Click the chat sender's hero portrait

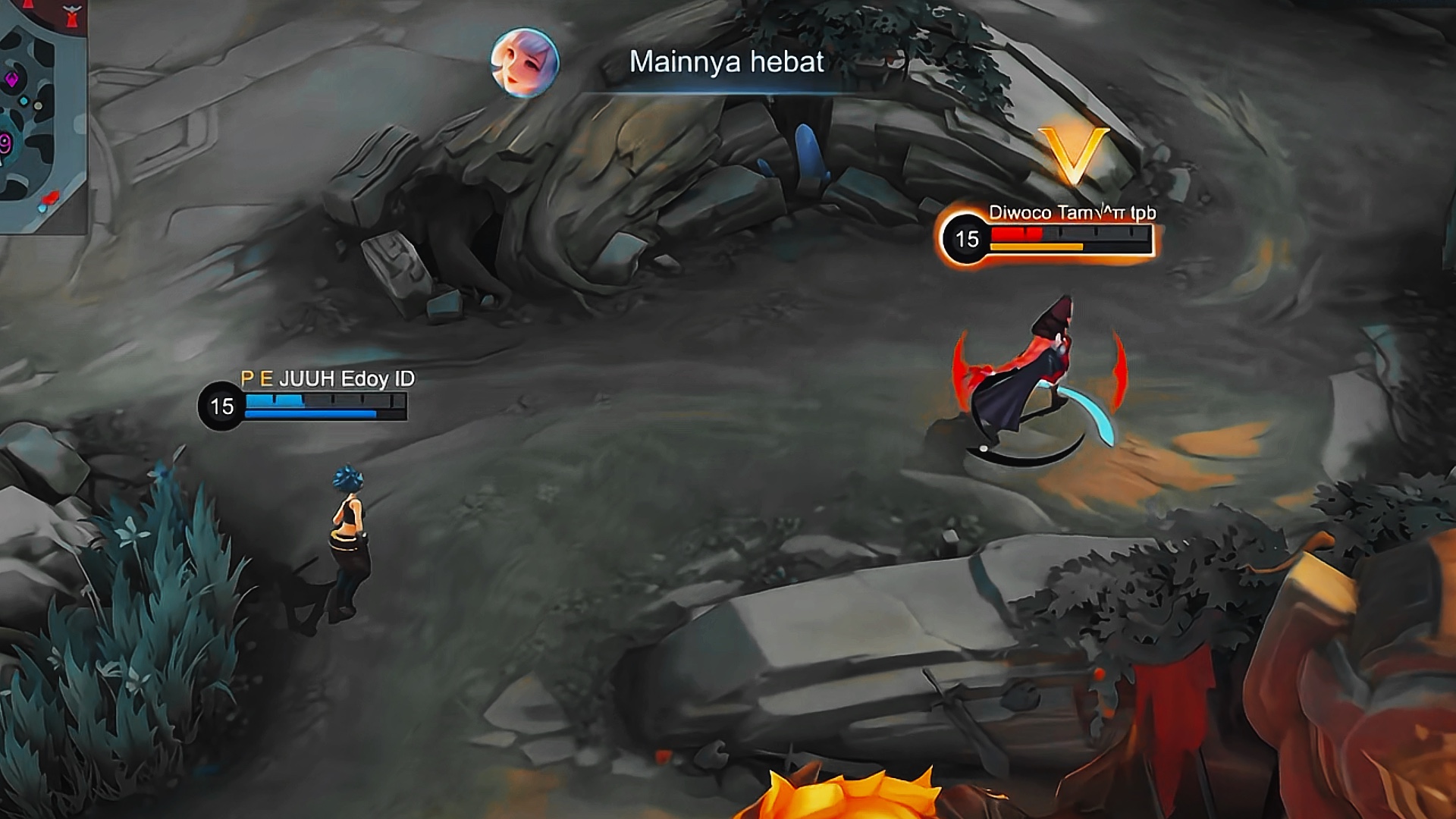(x=525, y=63)
